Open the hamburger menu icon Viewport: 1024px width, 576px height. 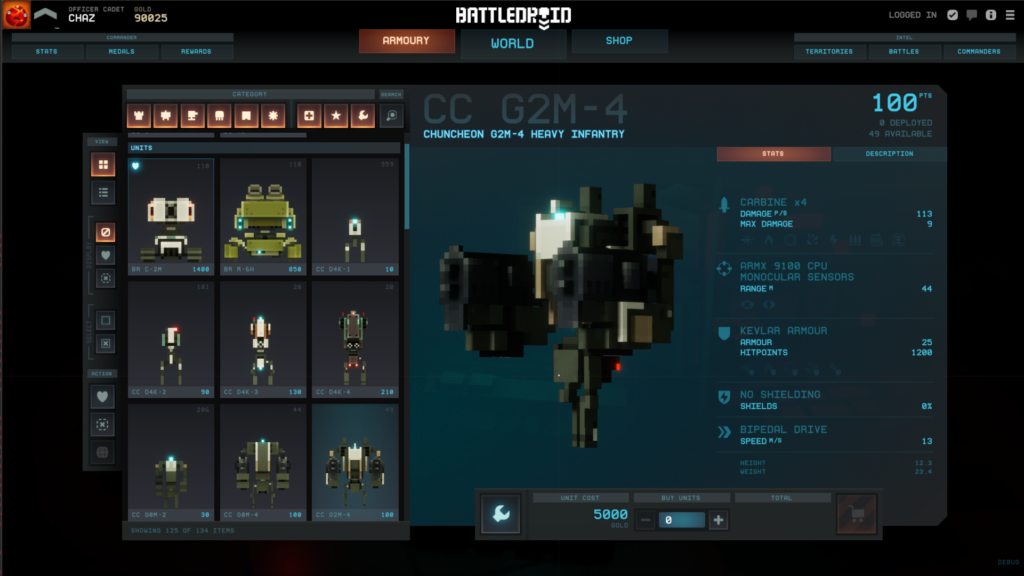(x=1007, y=15)
